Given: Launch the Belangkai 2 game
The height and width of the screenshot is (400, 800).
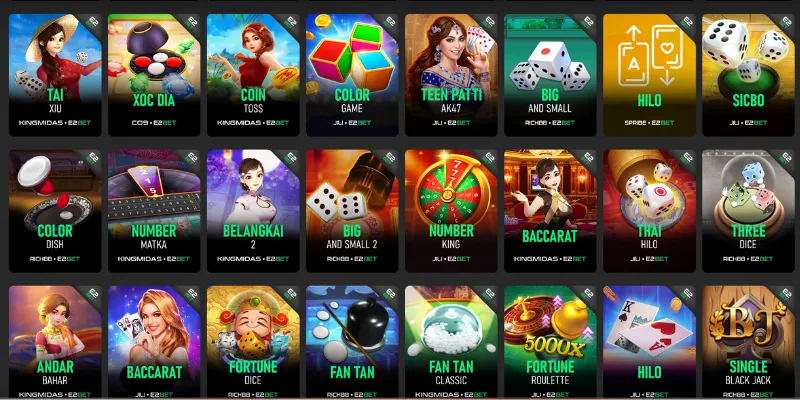Looking at the screenshot, I should click(x=252, y=211).
